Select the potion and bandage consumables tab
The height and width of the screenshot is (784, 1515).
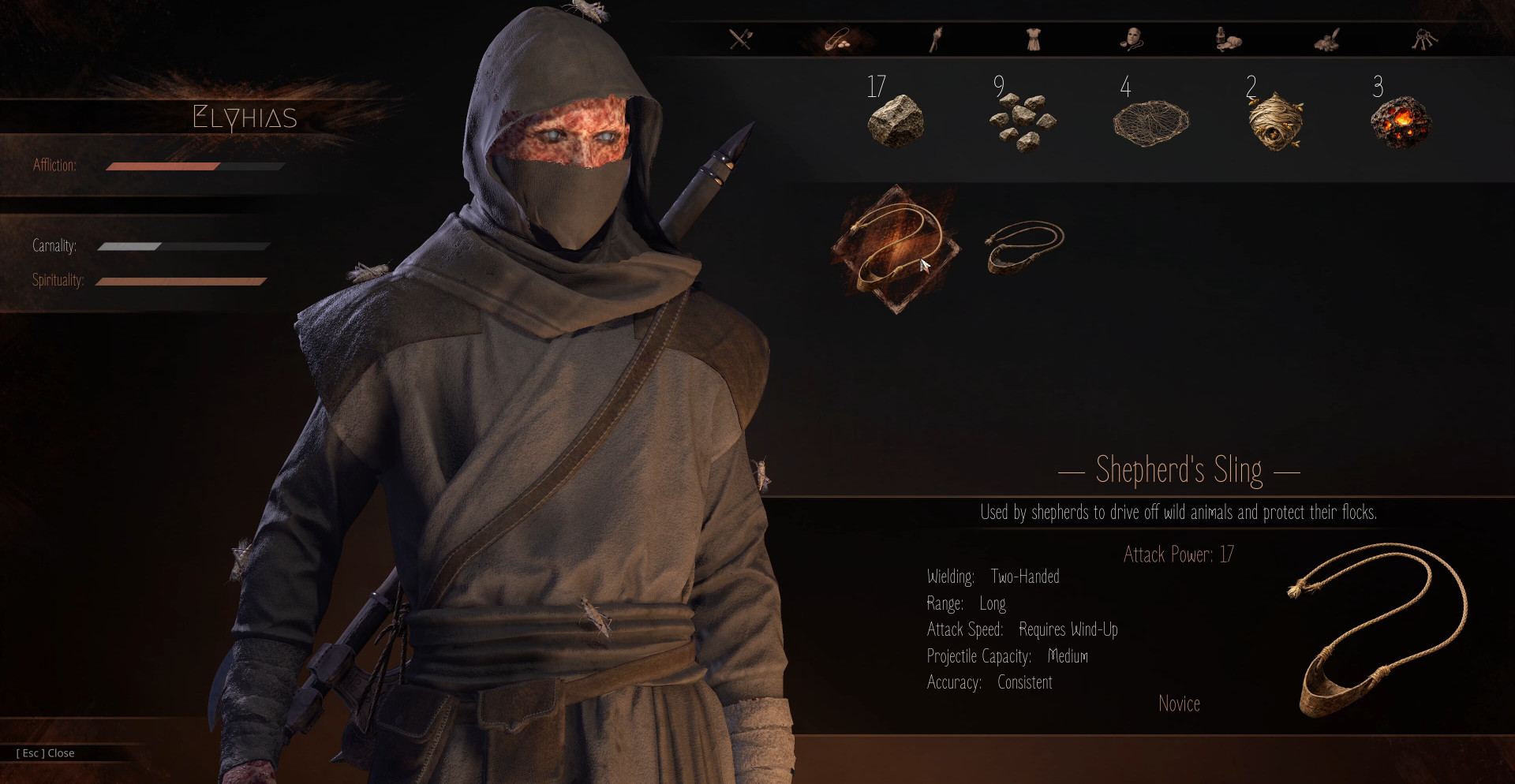click(1229, 39)
